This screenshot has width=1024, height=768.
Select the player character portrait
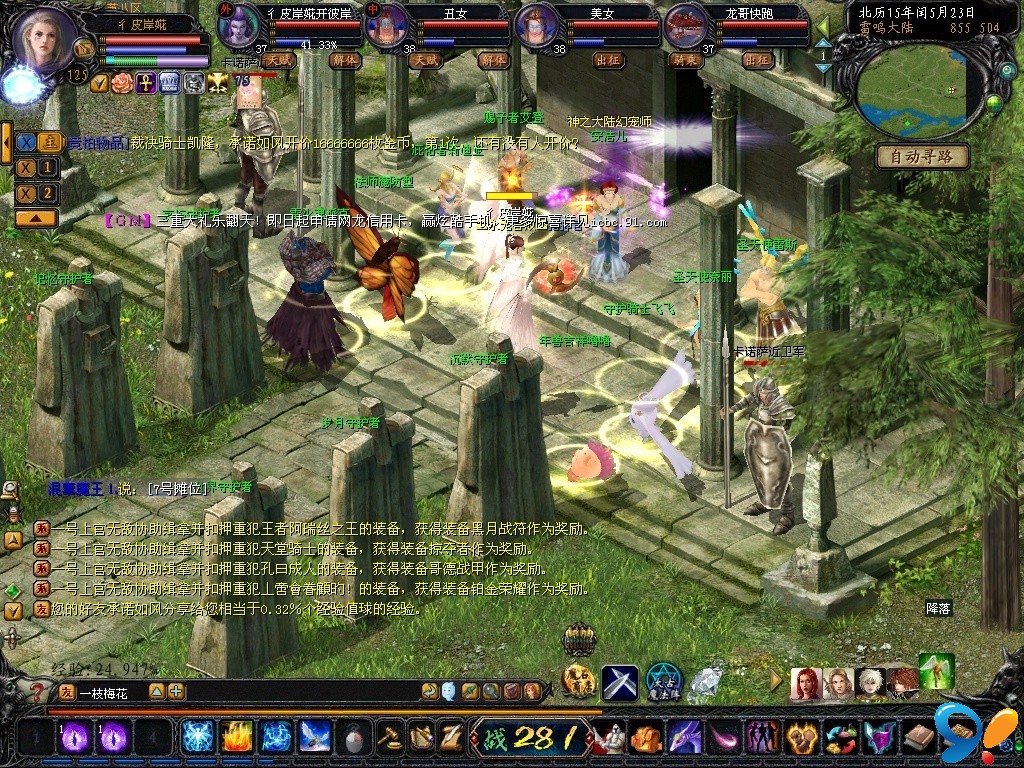click(x=43, y=38)
